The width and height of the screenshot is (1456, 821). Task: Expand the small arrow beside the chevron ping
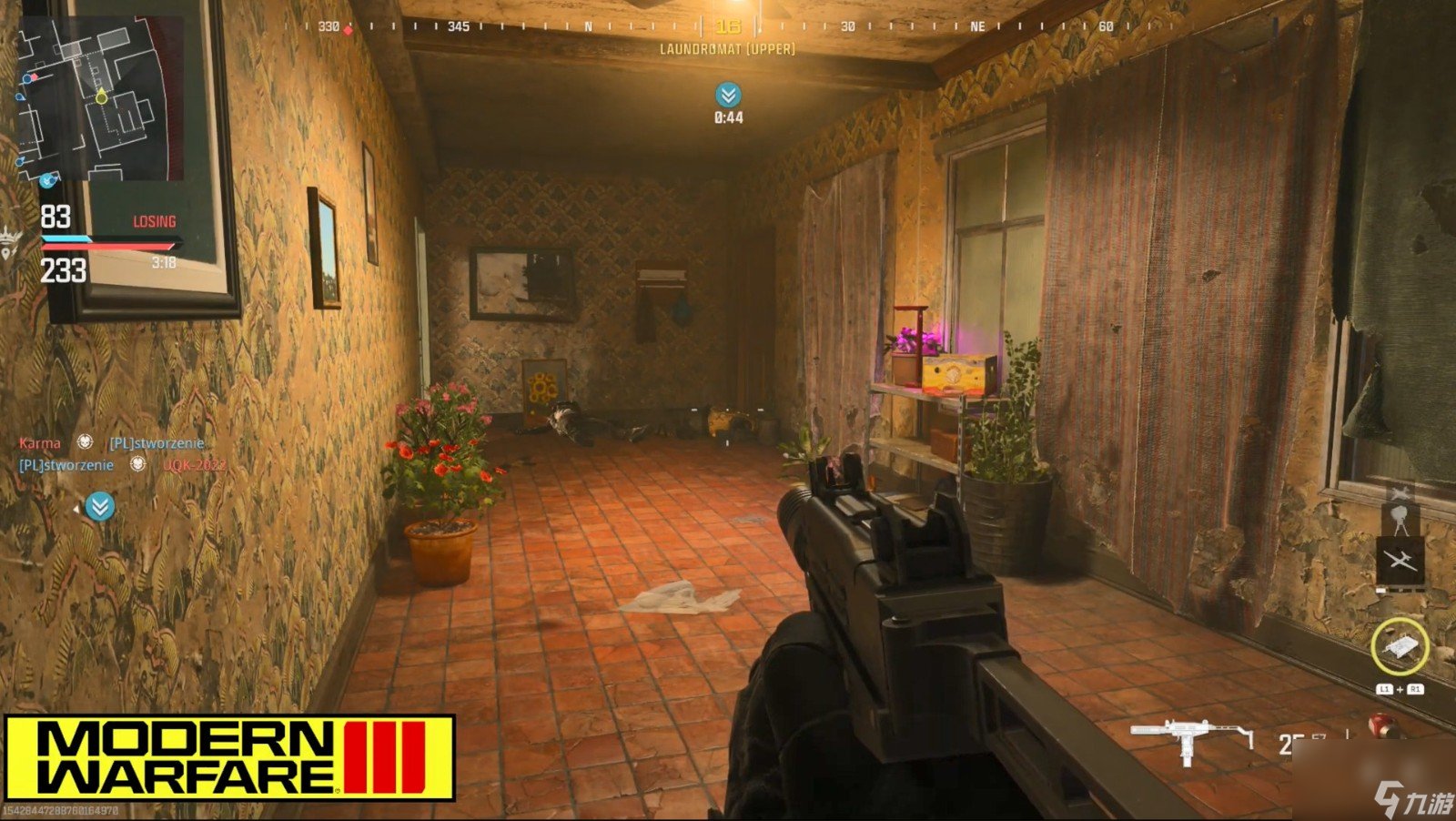click(77, 507)
